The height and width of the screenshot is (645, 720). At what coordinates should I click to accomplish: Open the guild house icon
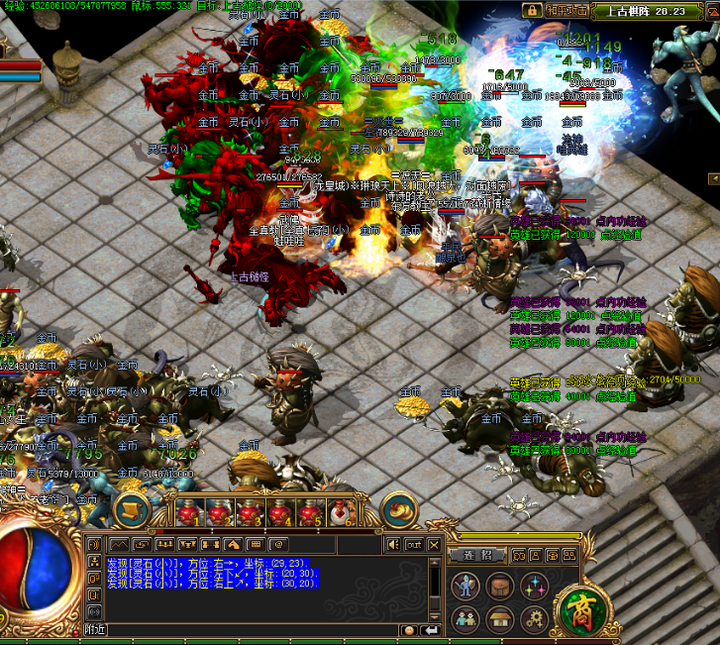(498, 618)
